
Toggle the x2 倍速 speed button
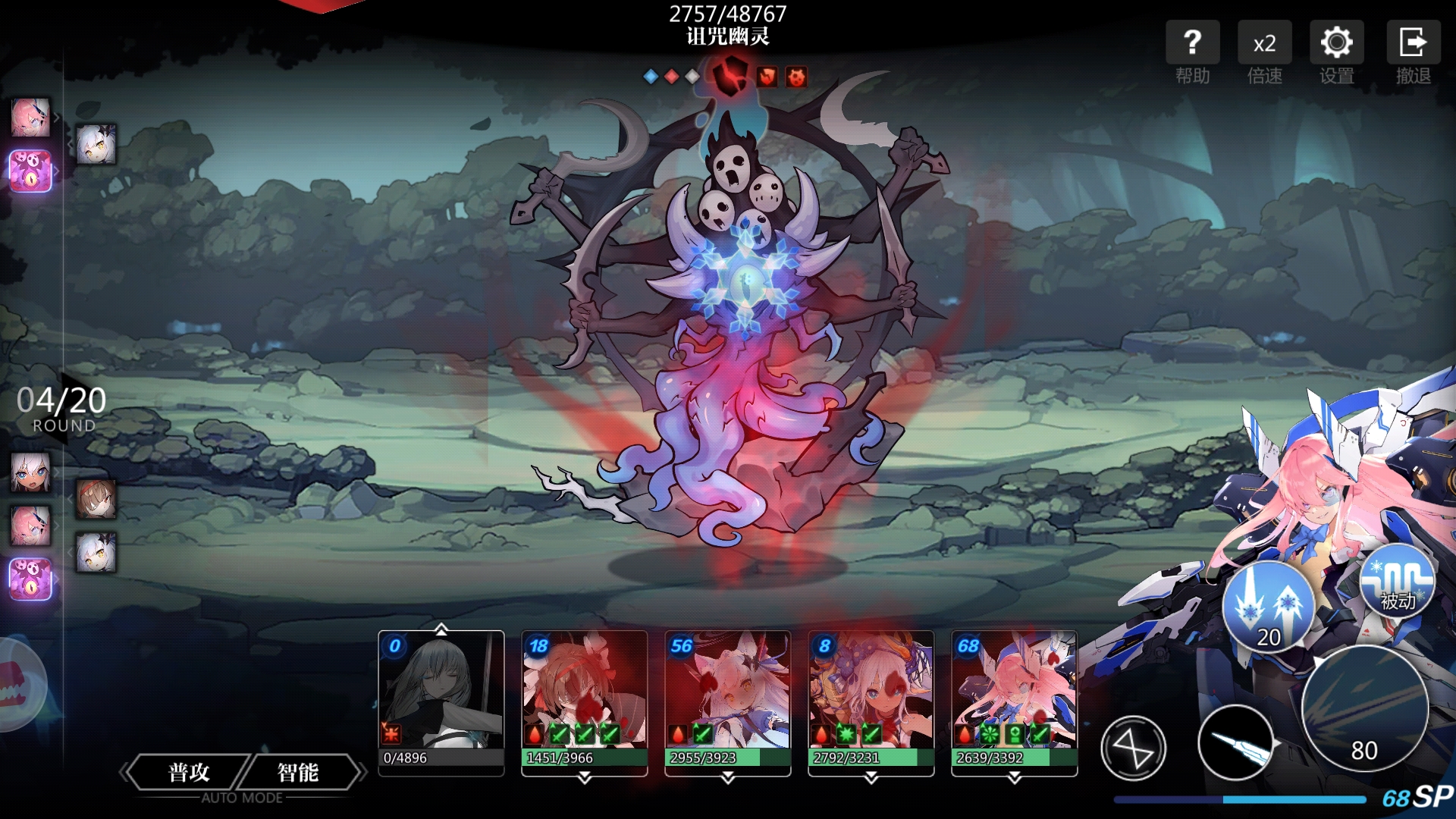[x=1264, y=52]
